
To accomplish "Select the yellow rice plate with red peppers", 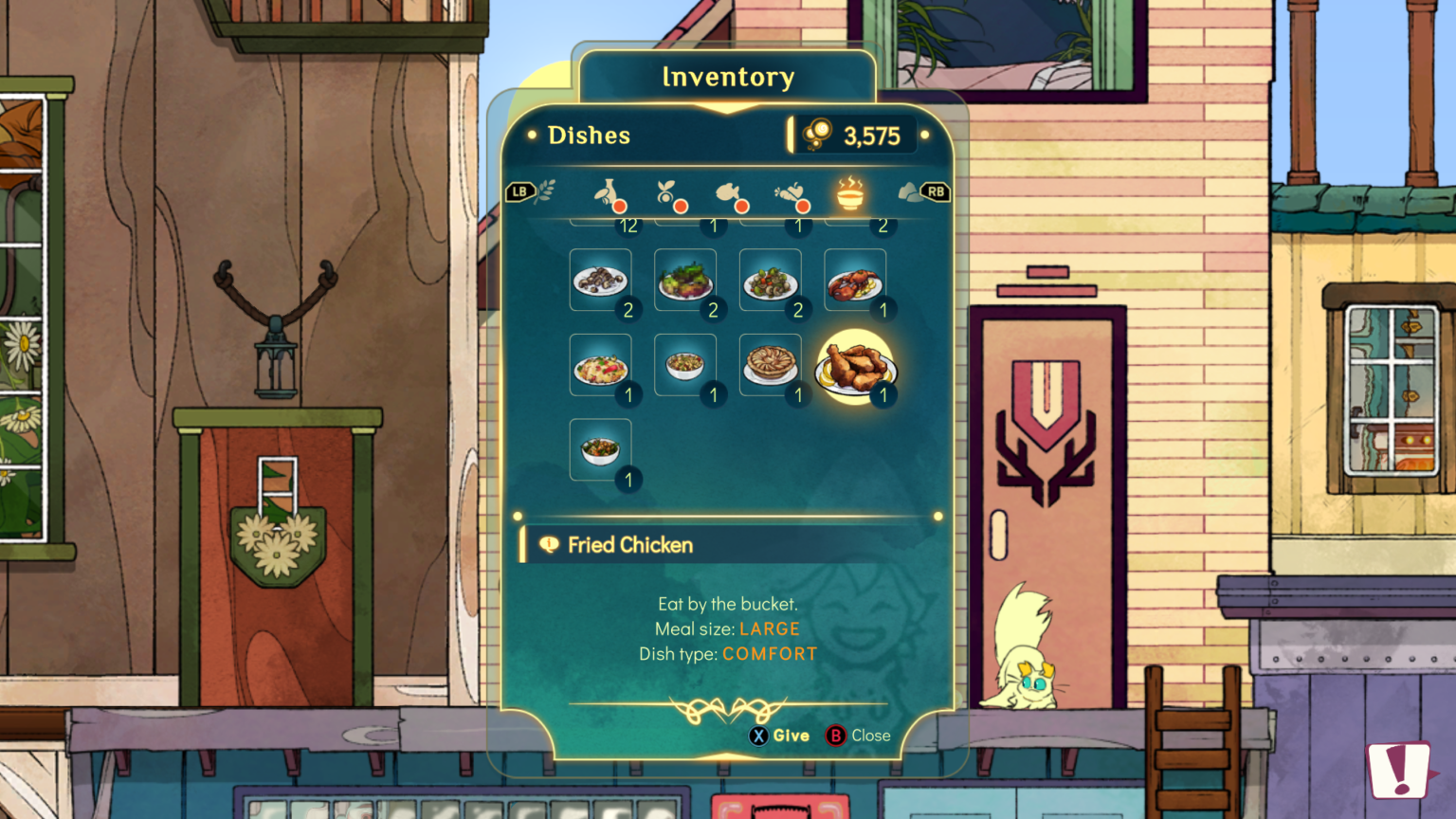I will pos(600,365).
